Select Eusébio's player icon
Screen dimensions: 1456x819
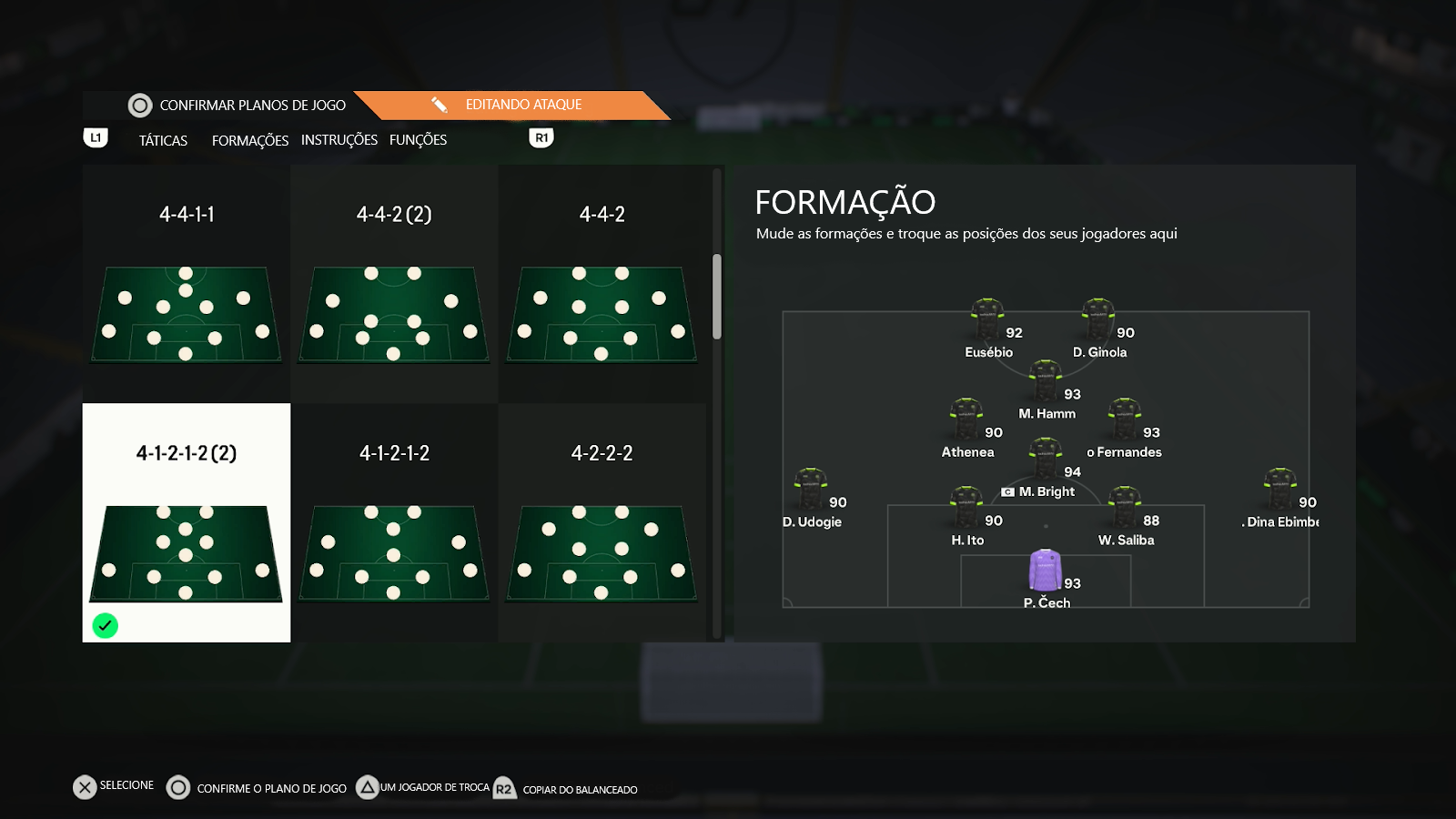tap(987, 318)
